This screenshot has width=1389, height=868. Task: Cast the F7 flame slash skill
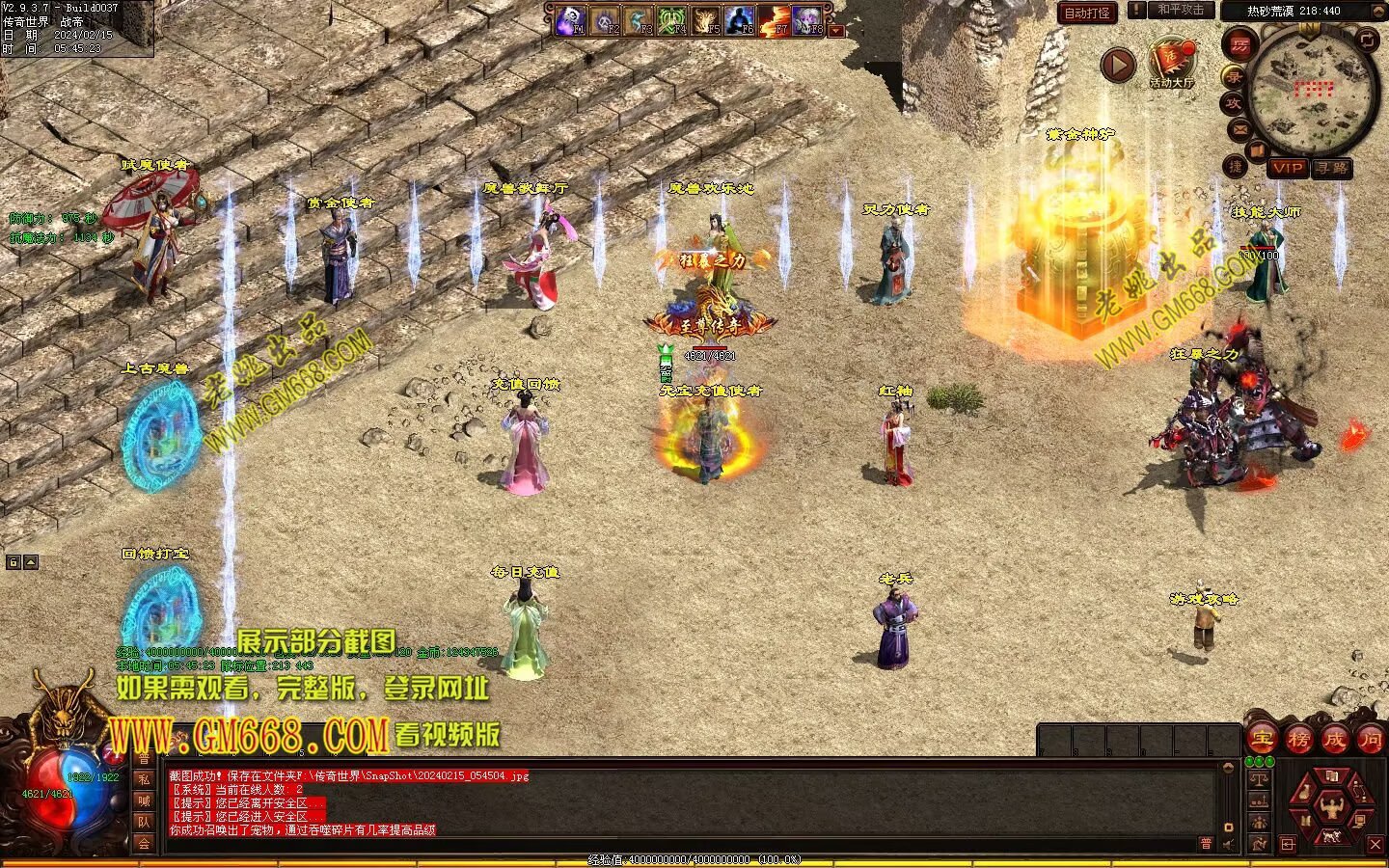[x=774, y=19]
